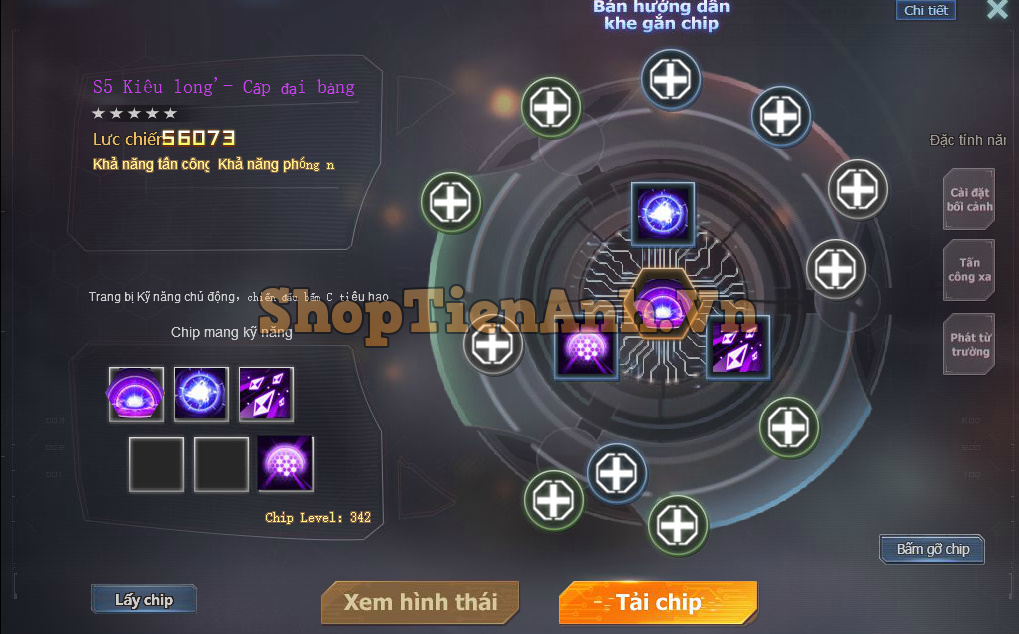
Task: Click the Bấm gỡ chip button
Action: click(x=932, y=549)
